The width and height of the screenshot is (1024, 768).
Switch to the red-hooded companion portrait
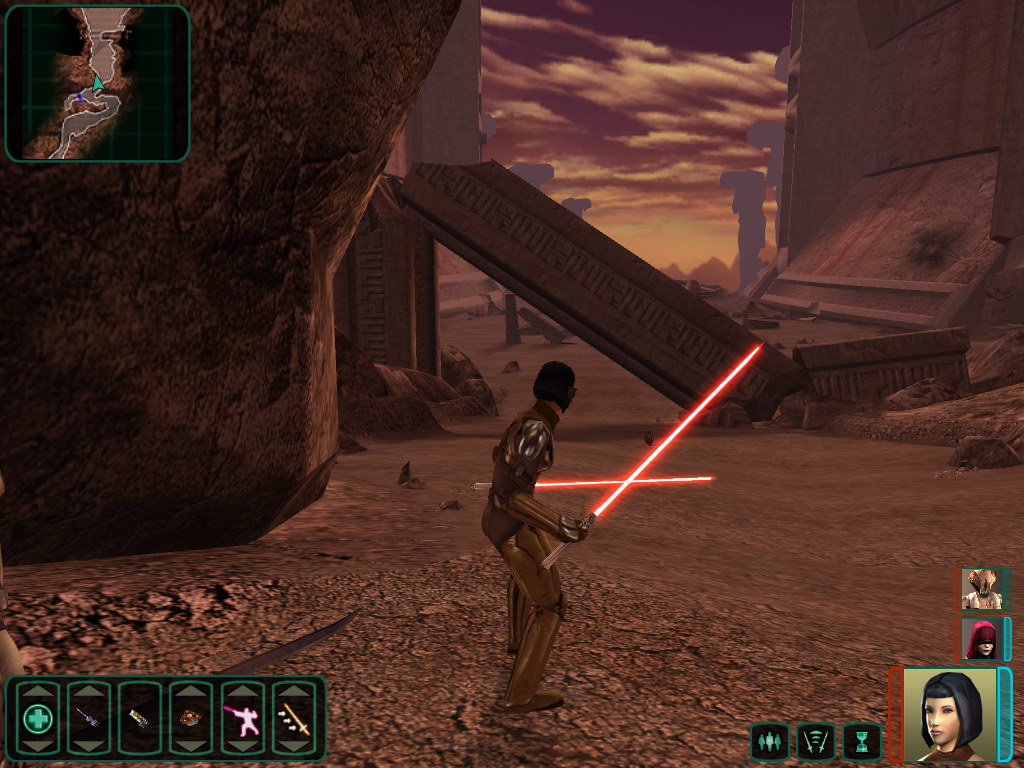click(980, 638)
